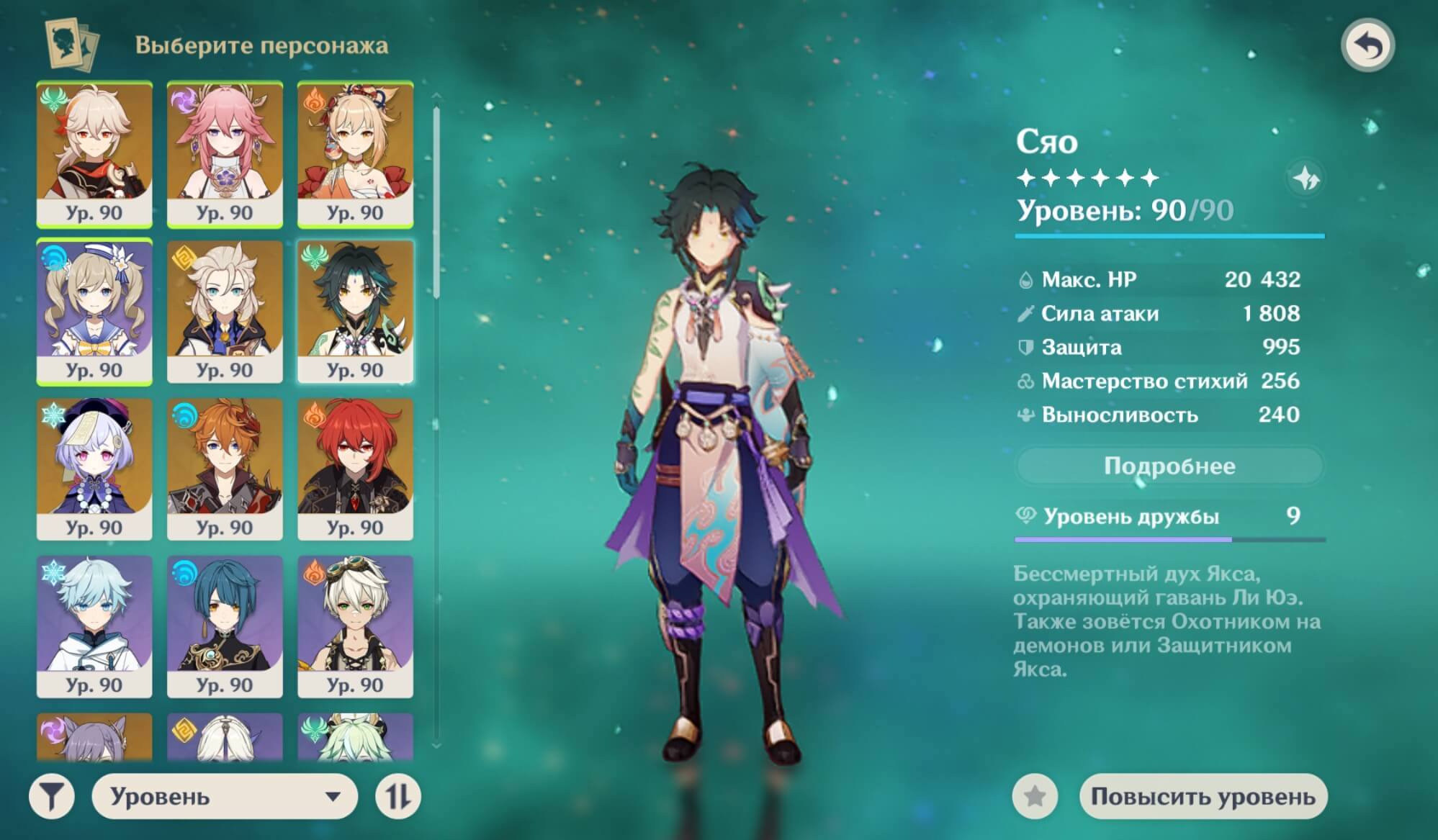Click the Повысить уровень button
The width and height of the screenshot is (1438, 840).
[x=1203, y=796]
